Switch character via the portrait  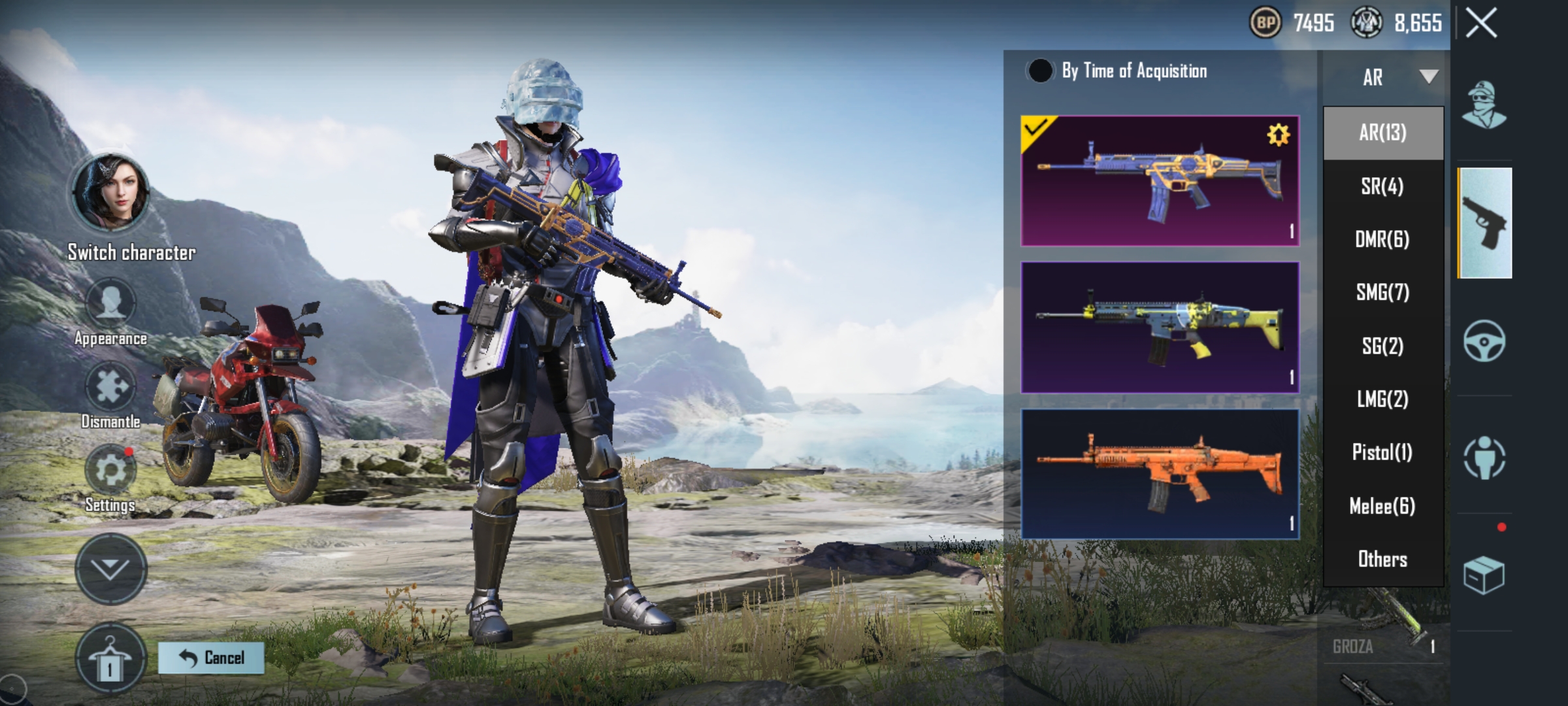point(111,193)
